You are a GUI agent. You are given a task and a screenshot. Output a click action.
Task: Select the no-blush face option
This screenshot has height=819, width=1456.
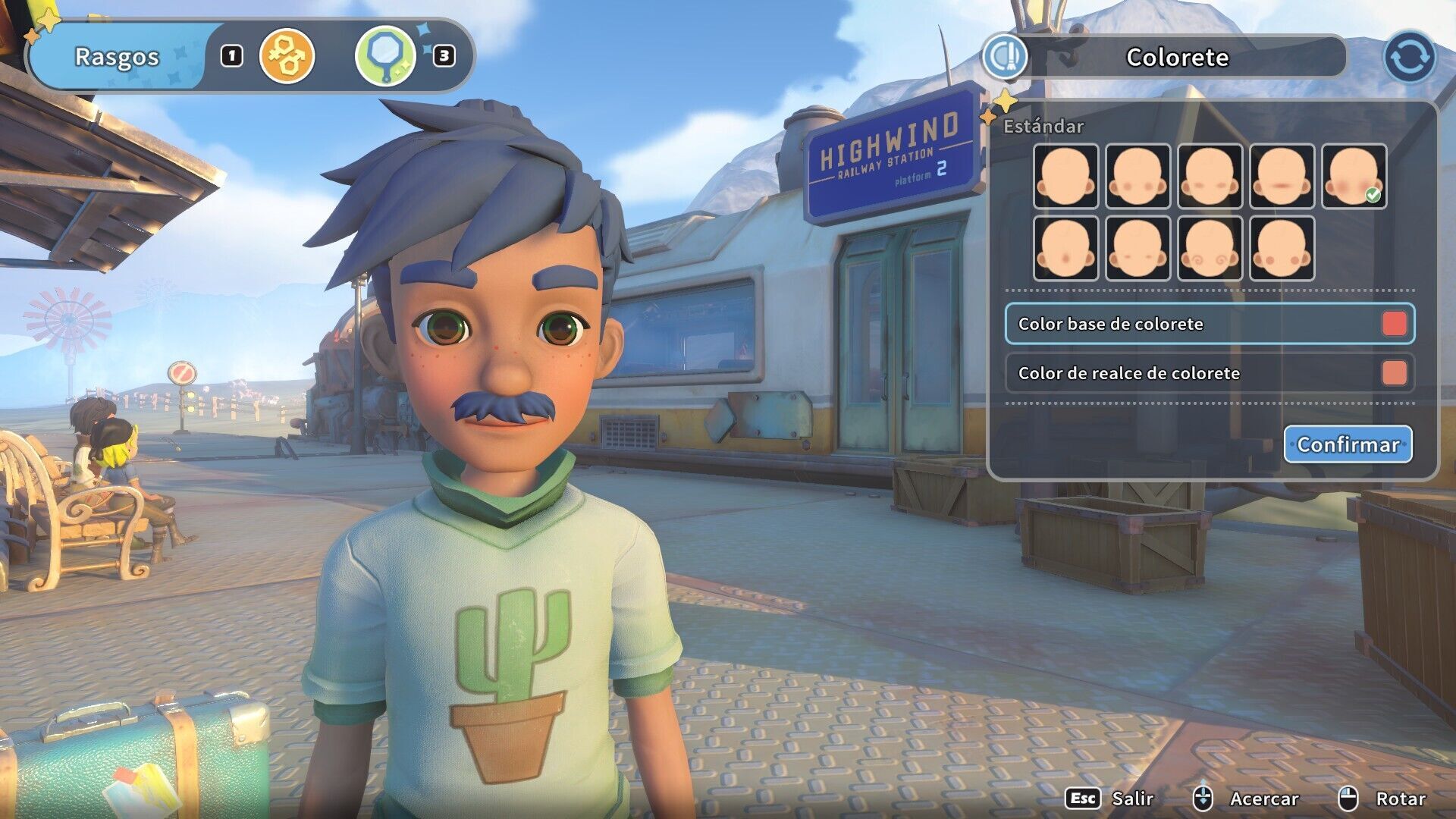coord(1065,176)
